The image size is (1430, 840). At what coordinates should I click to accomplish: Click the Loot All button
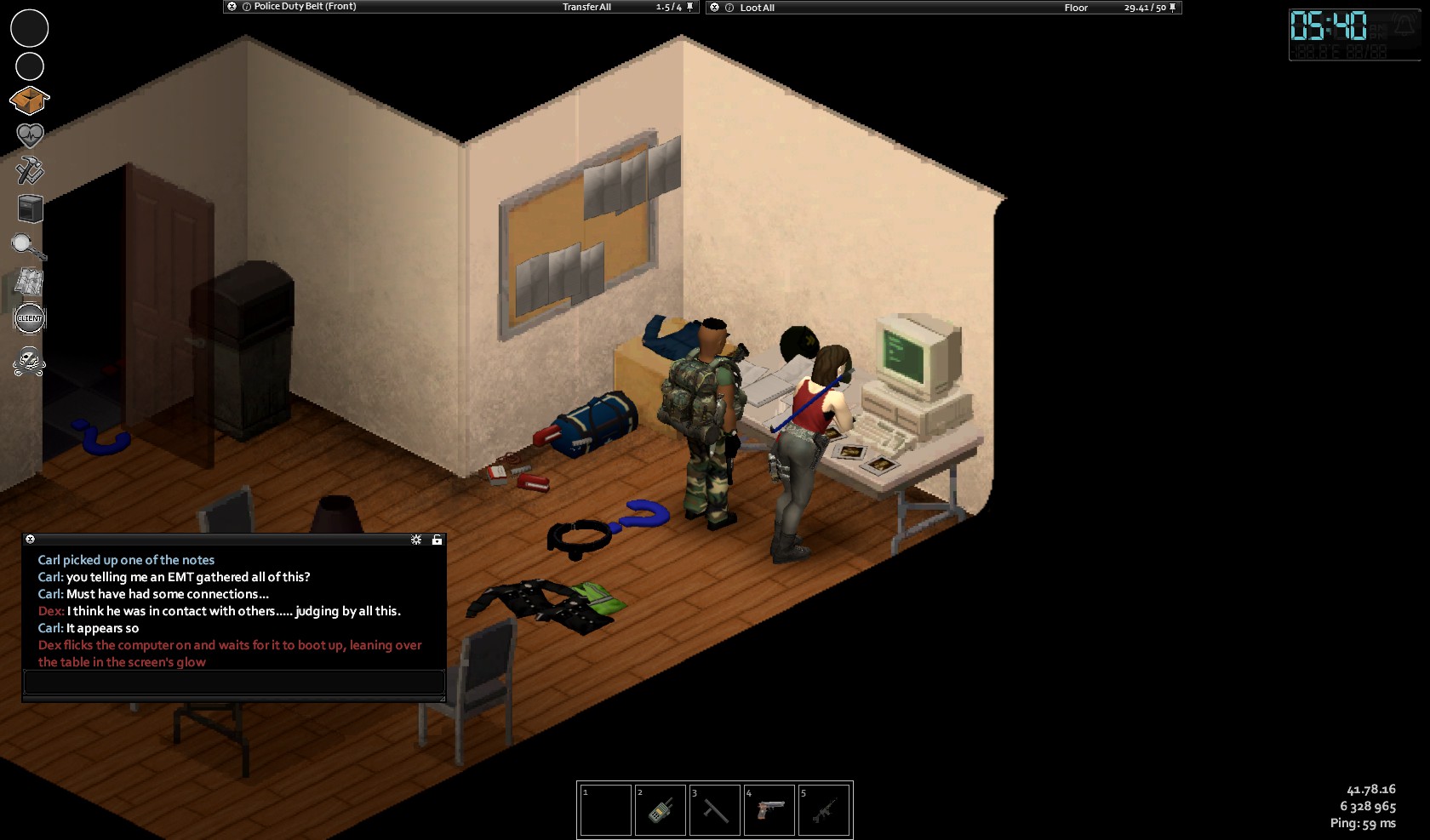coord(757,8)
